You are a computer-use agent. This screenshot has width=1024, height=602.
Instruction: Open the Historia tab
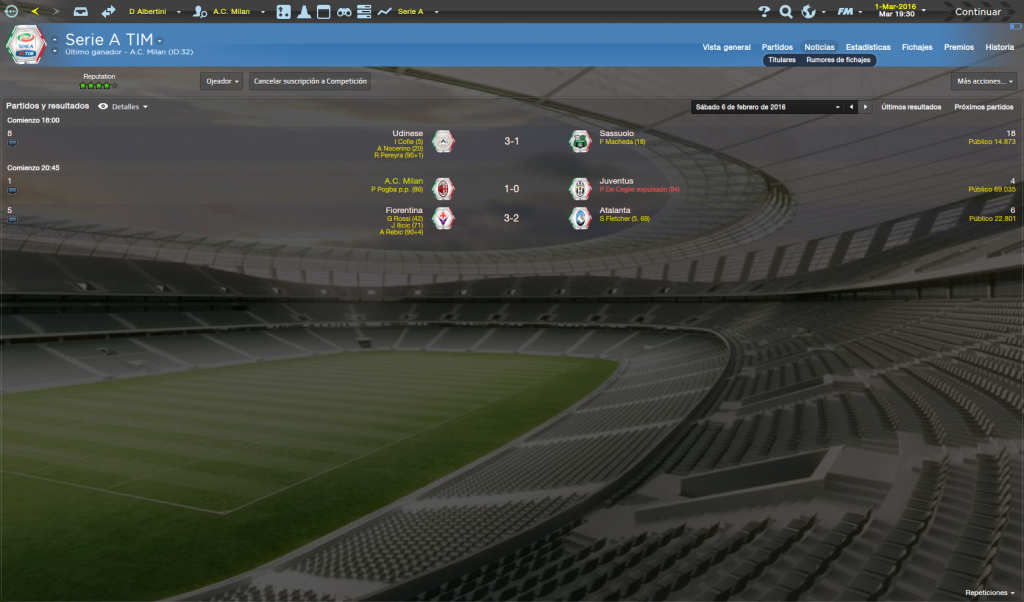point(999,47)
